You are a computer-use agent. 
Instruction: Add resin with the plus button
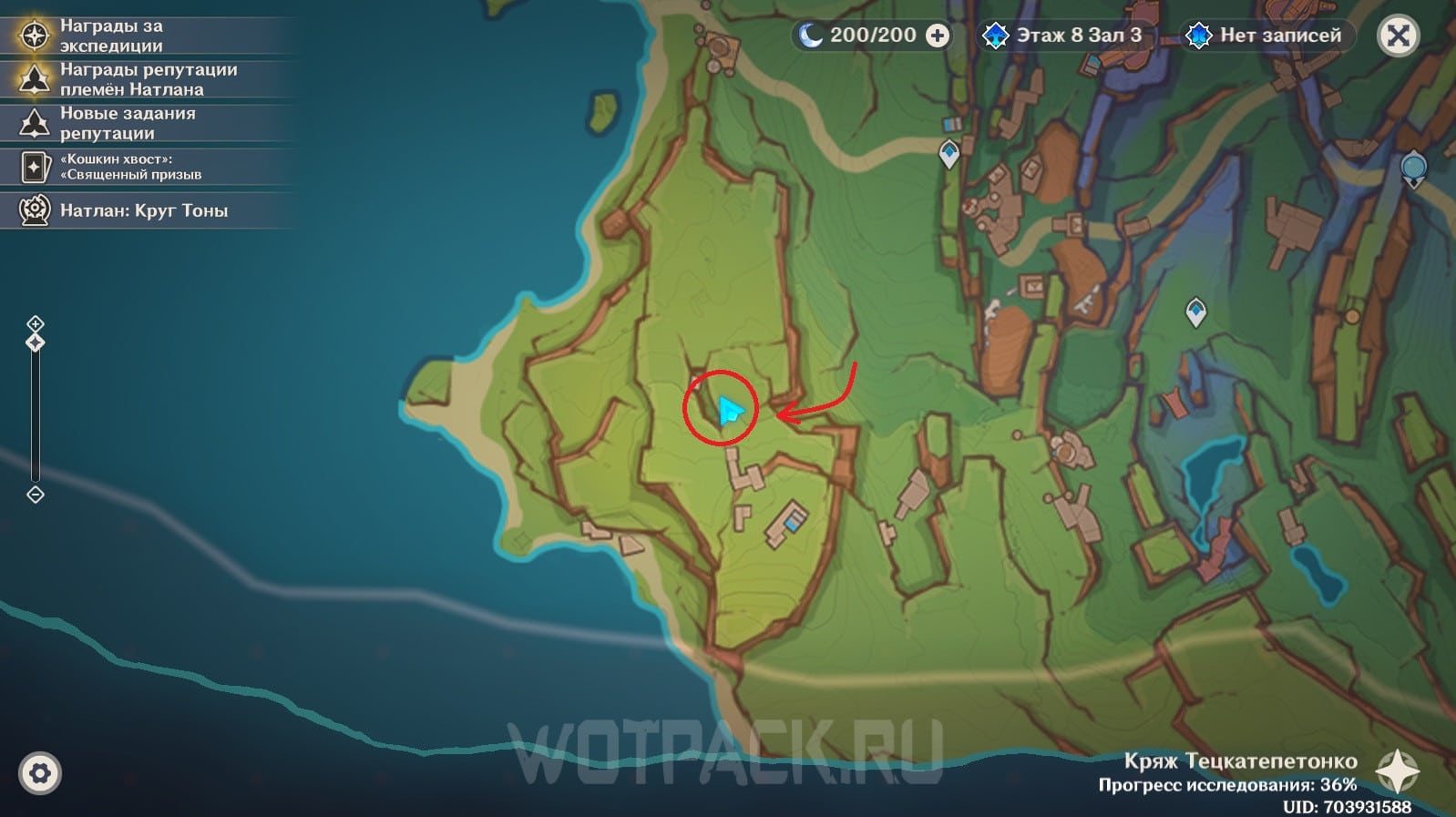click(x=937, y=36)
